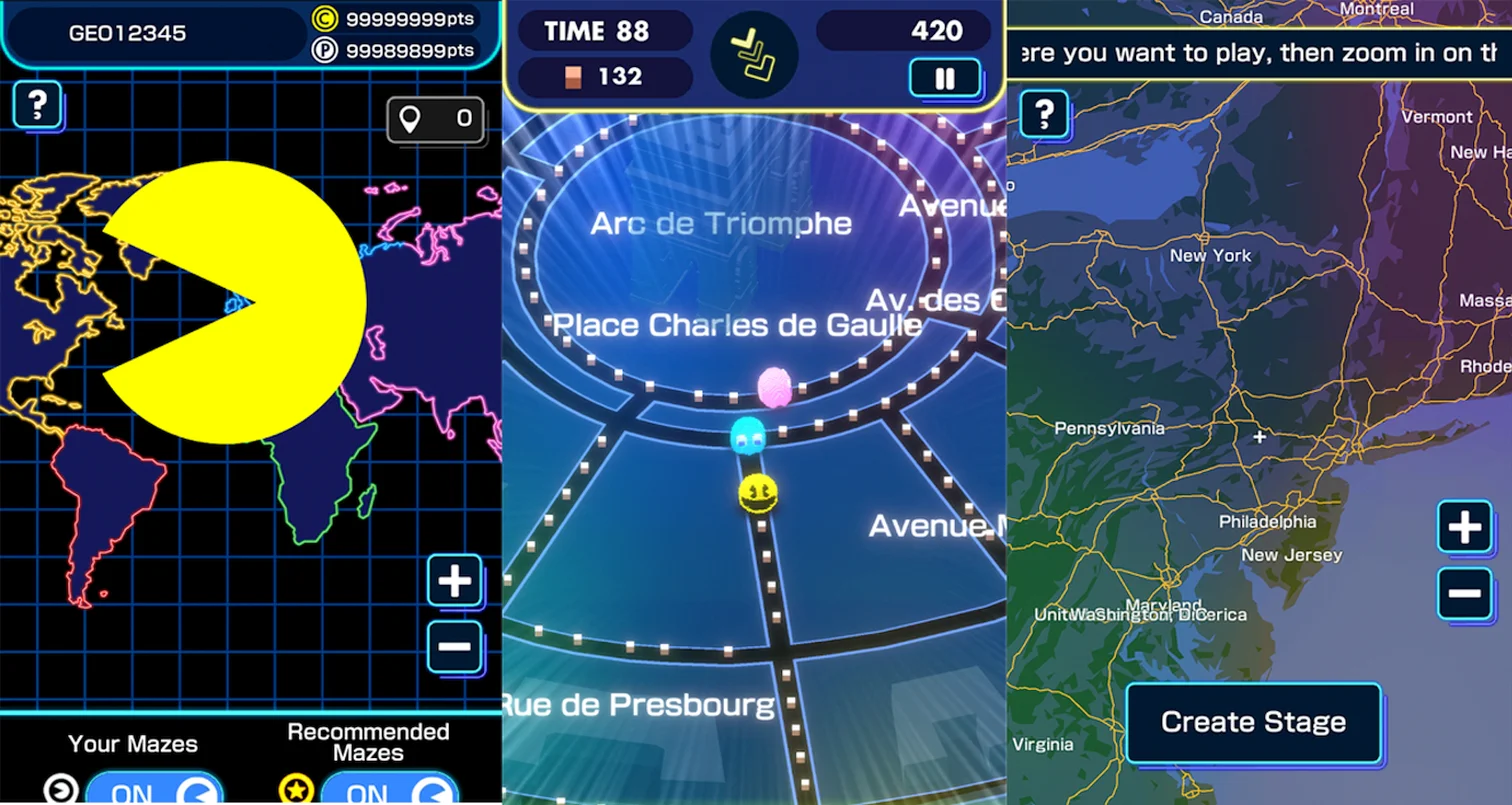The height and width of the screenshot is (805, 1512).
Task: Pause the Arc de Triomphe maze game
Action: [944, 78]
